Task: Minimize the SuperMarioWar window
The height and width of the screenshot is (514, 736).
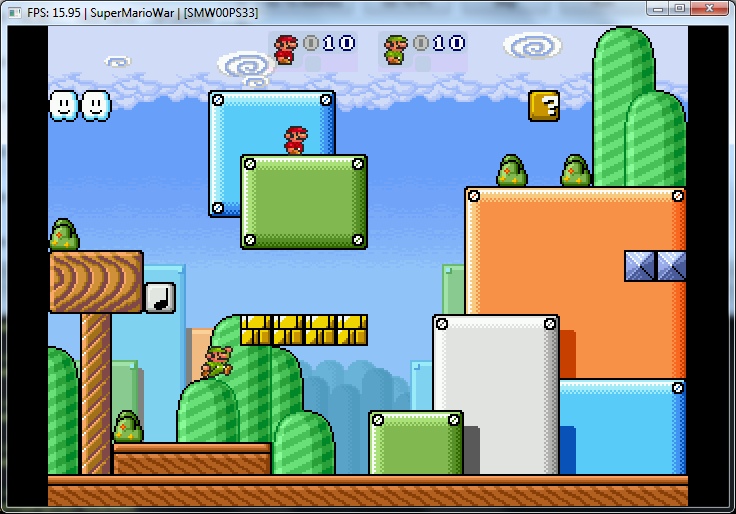Action: pos(655,8)
